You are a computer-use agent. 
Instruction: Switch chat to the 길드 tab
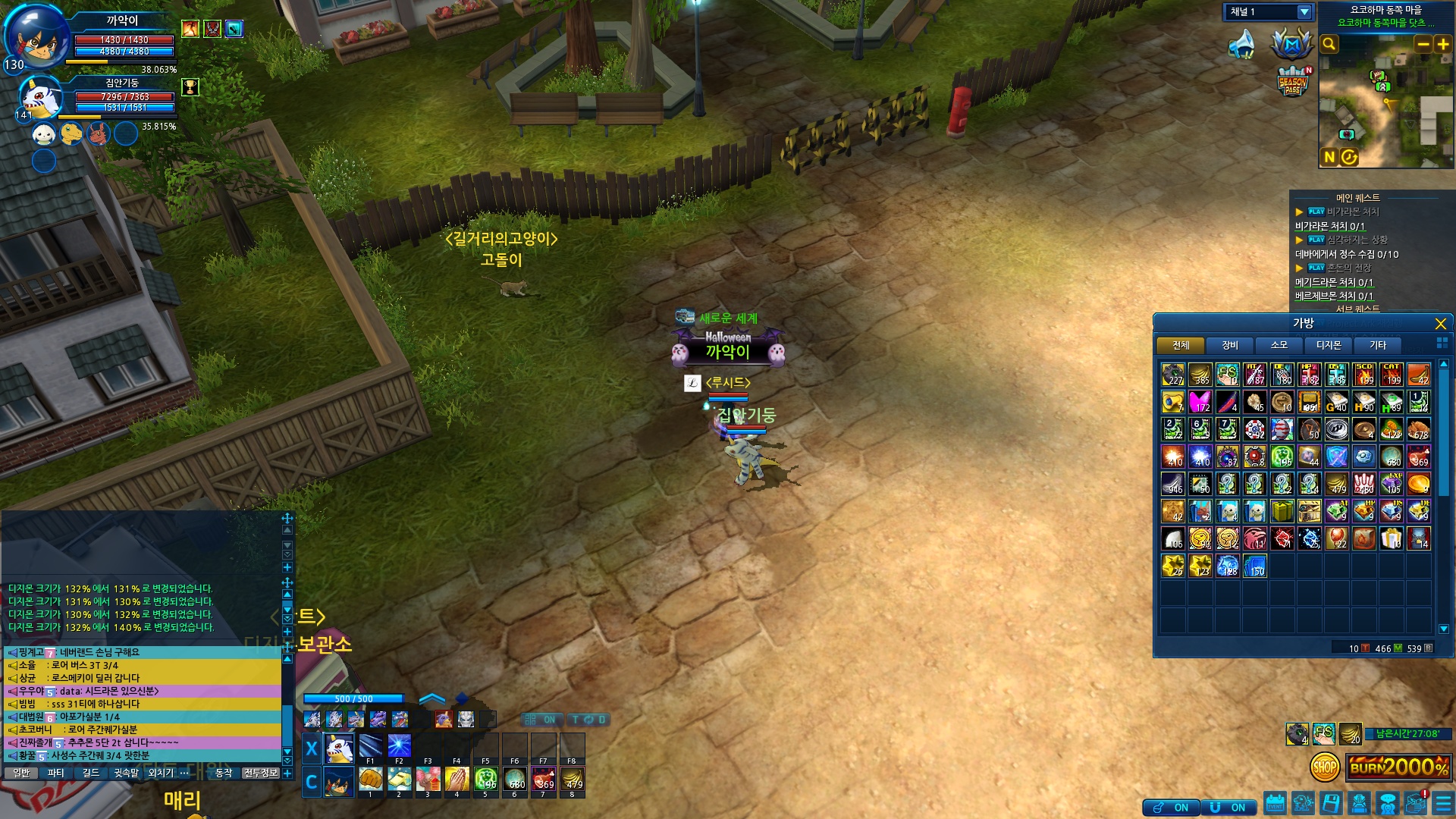point(91,773)
